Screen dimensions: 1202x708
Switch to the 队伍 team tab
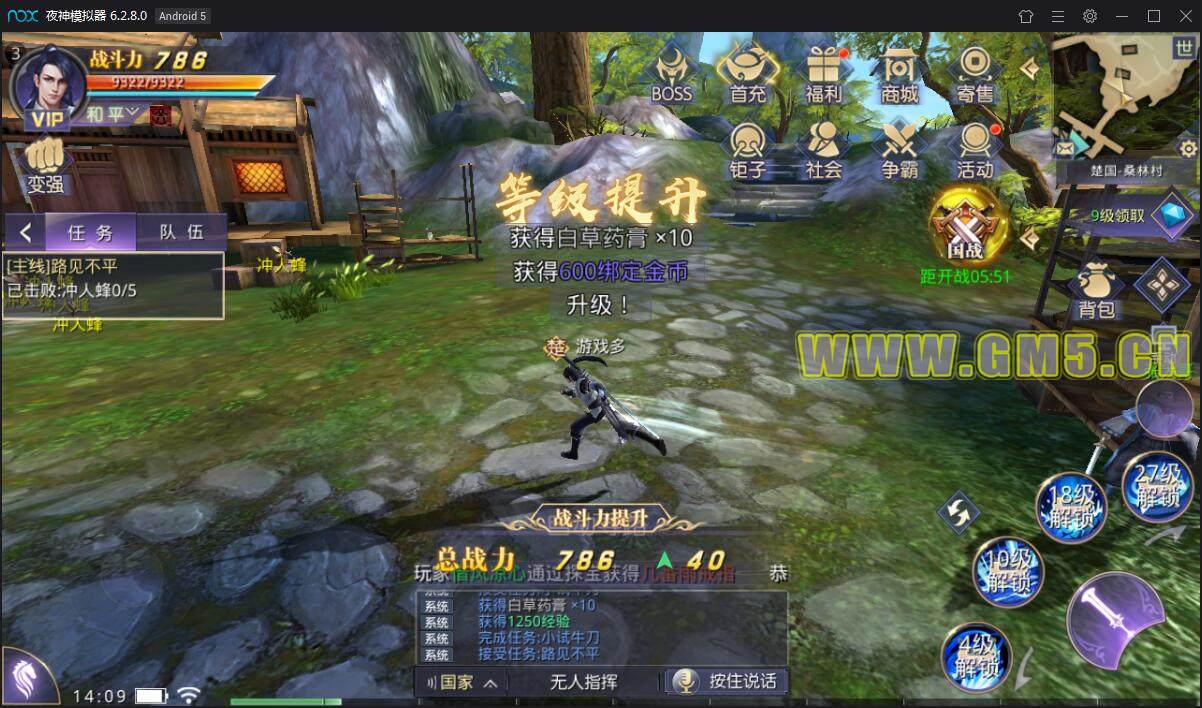tap(181, 232)
